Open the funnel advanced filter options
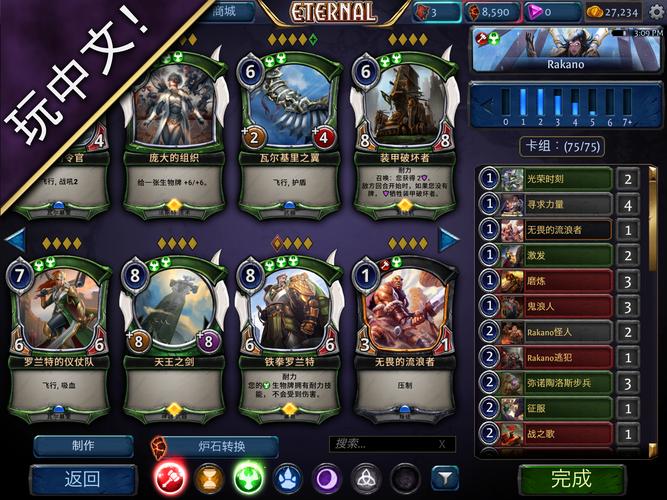Viewport: 667px width, 500px height. (443, 478)
